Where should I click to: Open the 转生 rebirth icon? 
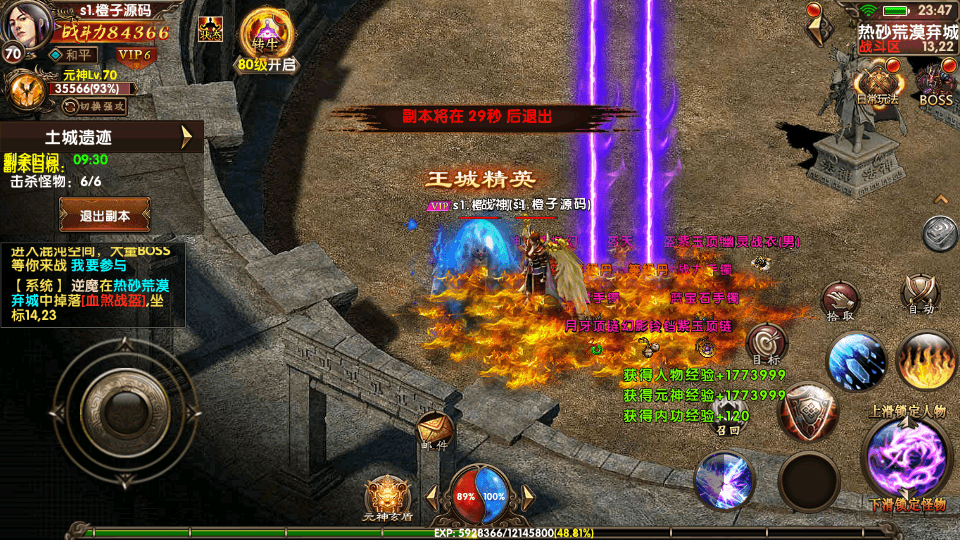point(268,35)
